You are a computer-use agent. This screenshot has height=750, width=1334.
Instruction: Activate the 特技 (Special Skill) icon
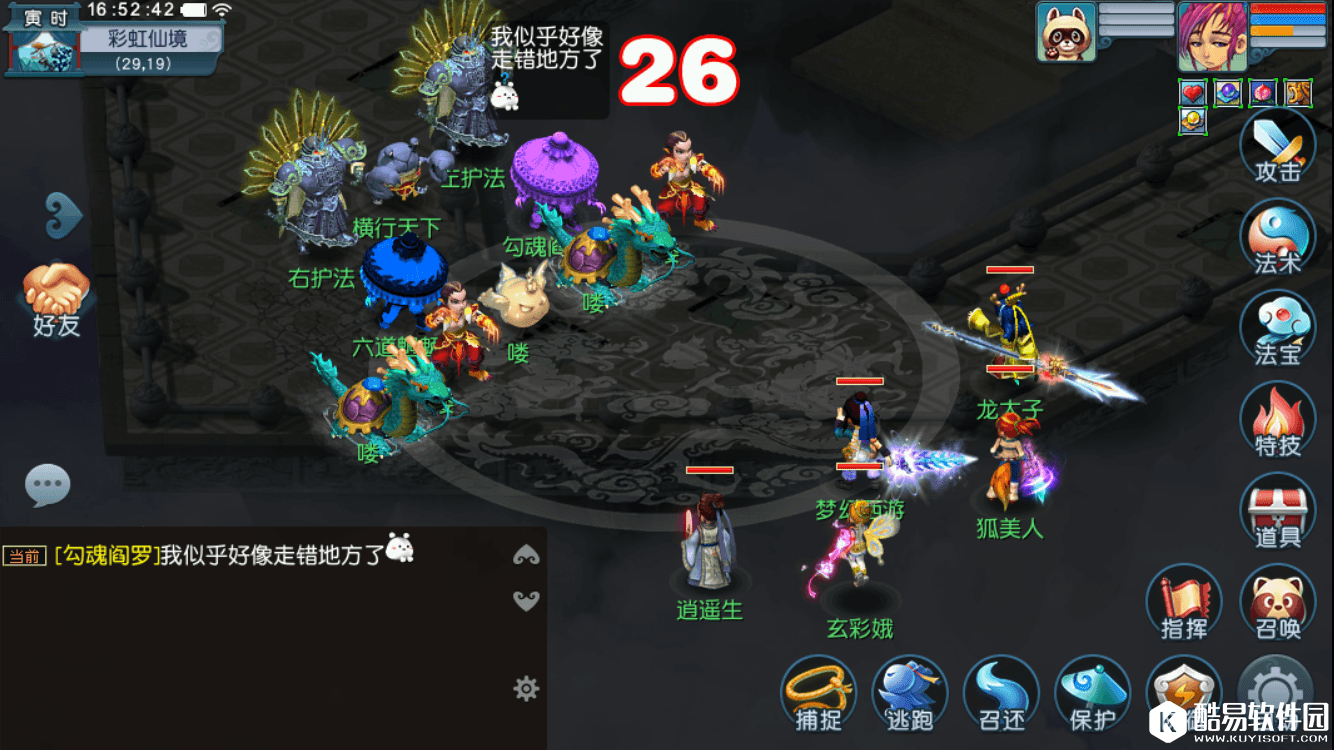click(1278, 417)
